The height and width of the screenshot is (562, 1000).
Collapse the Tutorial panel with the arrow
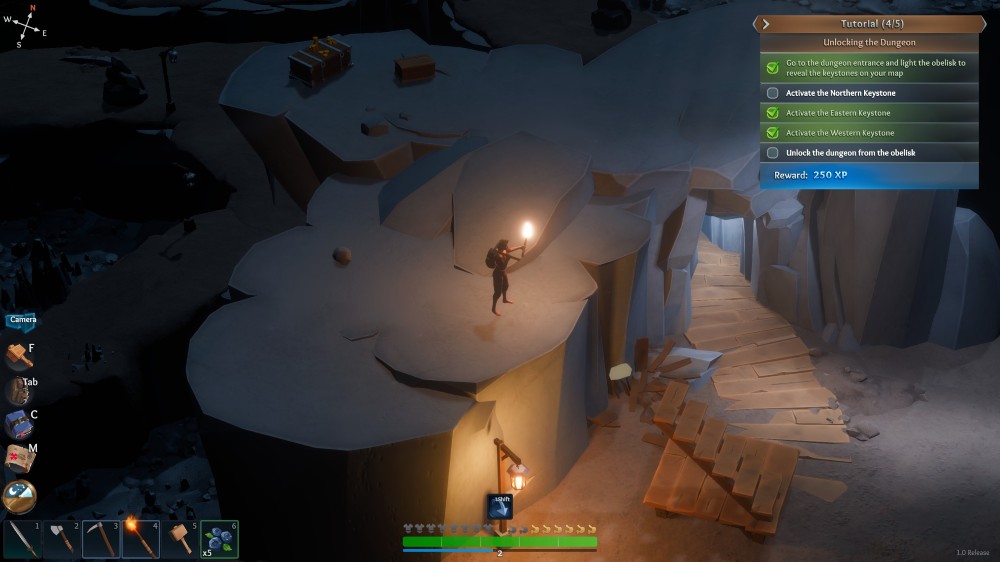tap(766, 23)
